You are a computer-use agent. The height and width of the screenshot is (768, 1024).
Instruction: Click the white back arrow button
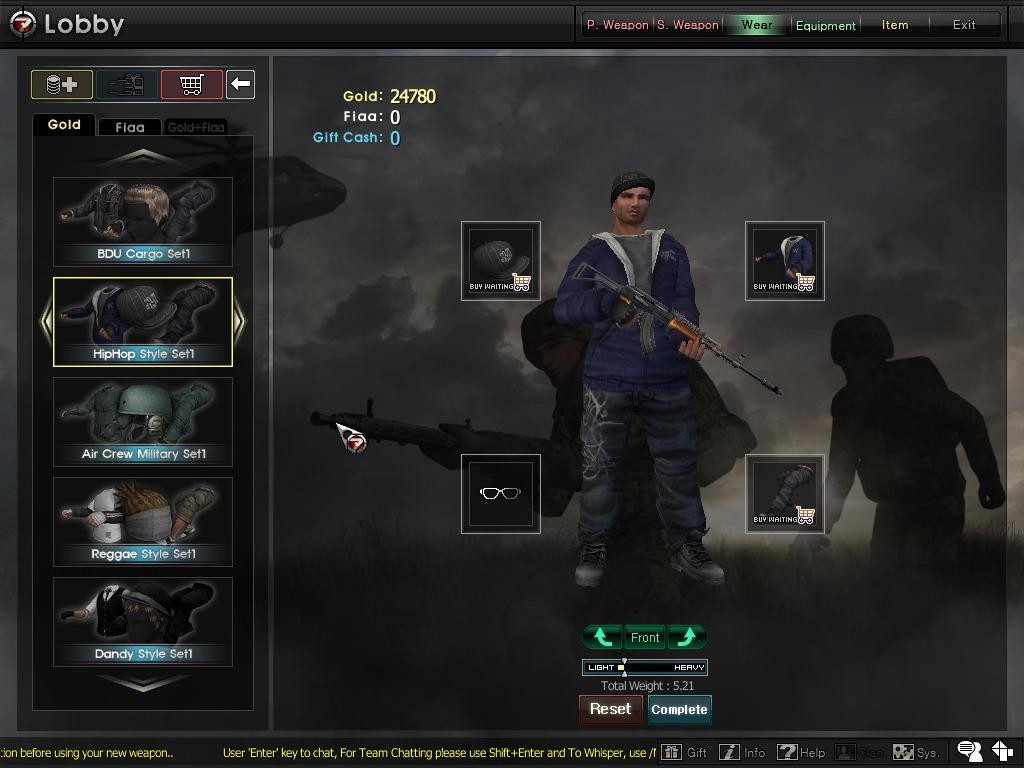(x=240, y=85)
